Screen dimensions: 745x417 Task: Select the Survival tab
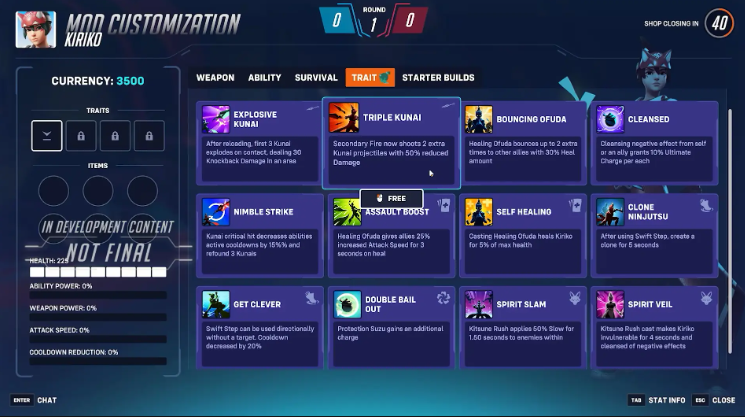(316, 78)
